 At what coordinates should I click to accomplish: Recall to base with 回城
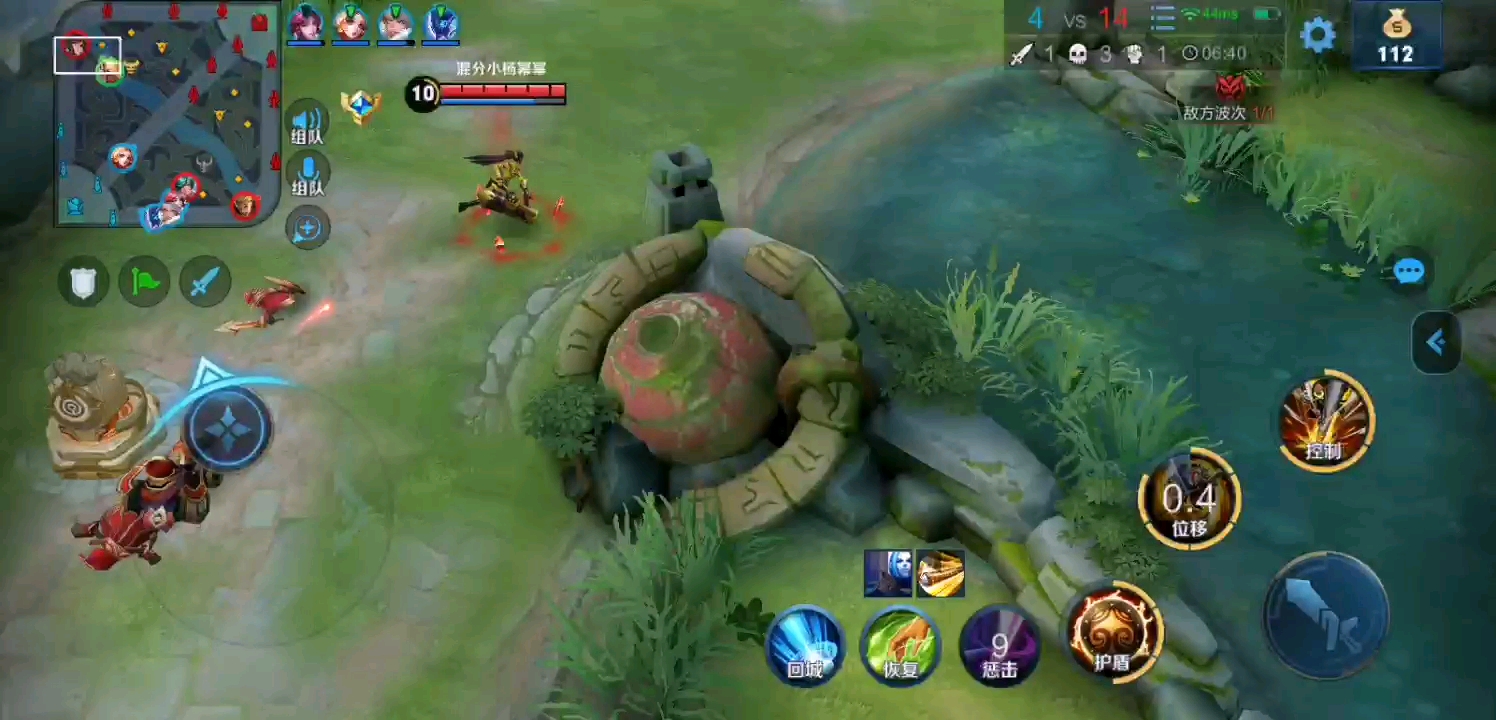click(805, 646)
